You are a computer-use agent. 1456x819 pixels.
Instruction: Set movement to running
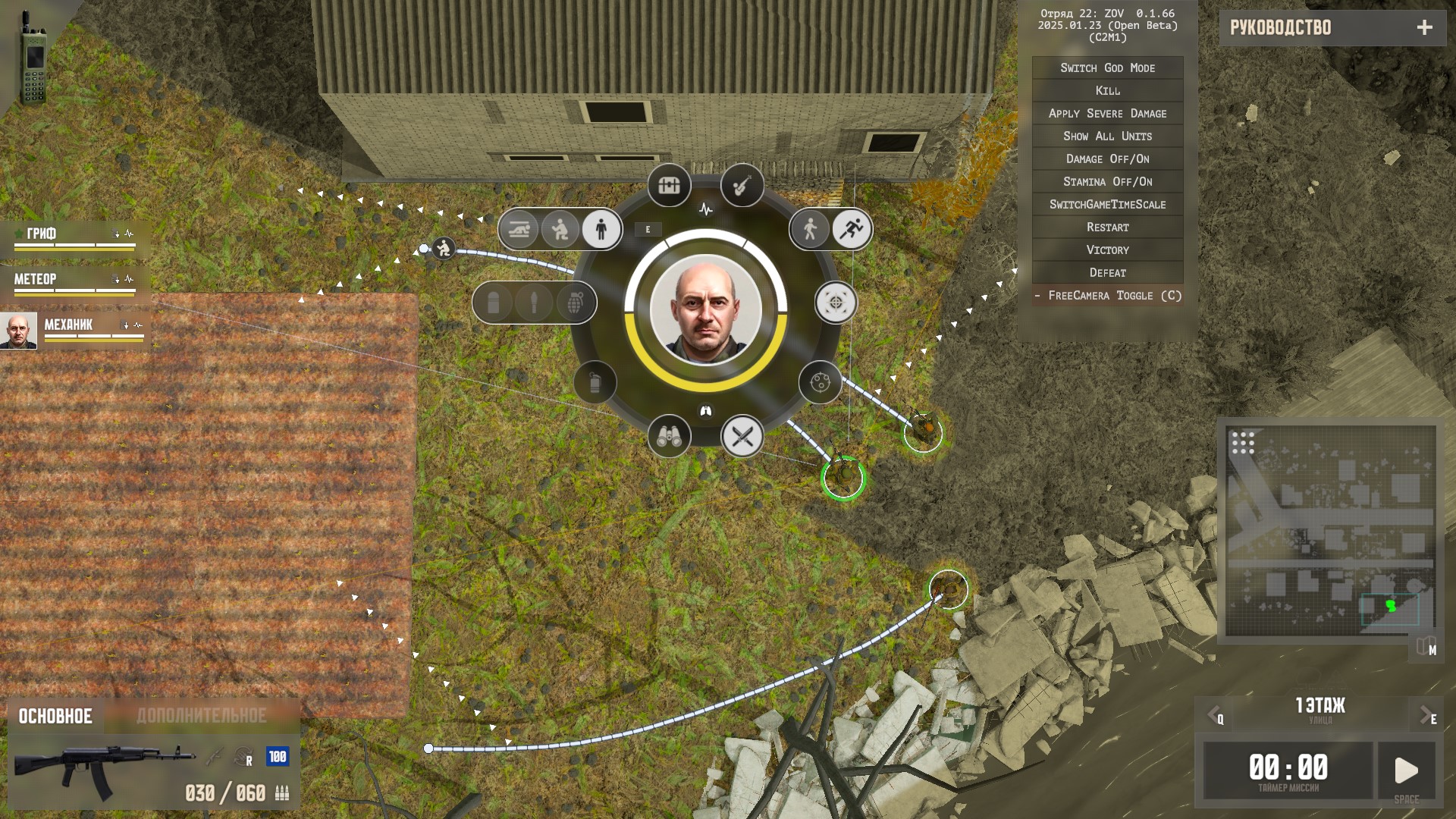click(x=852, y=229)
